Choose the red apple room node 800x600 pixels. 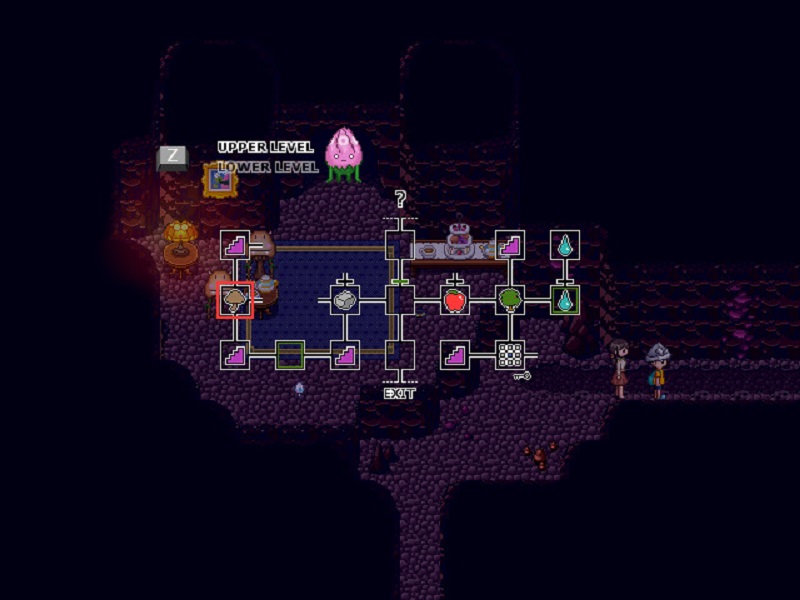click(455, 299)
